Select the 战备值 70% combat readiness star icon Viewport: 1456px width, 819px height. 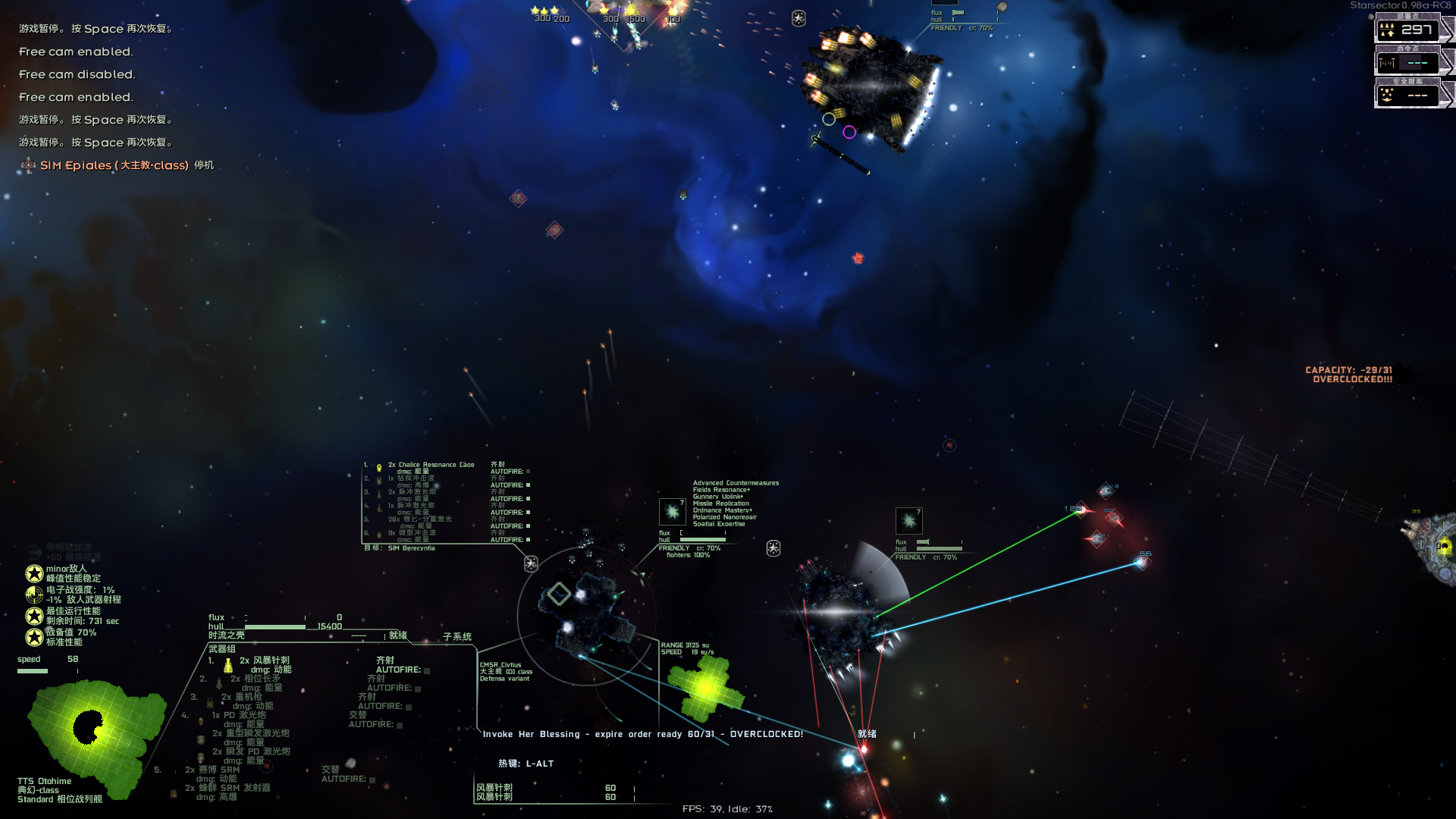[x=34, y=637]
